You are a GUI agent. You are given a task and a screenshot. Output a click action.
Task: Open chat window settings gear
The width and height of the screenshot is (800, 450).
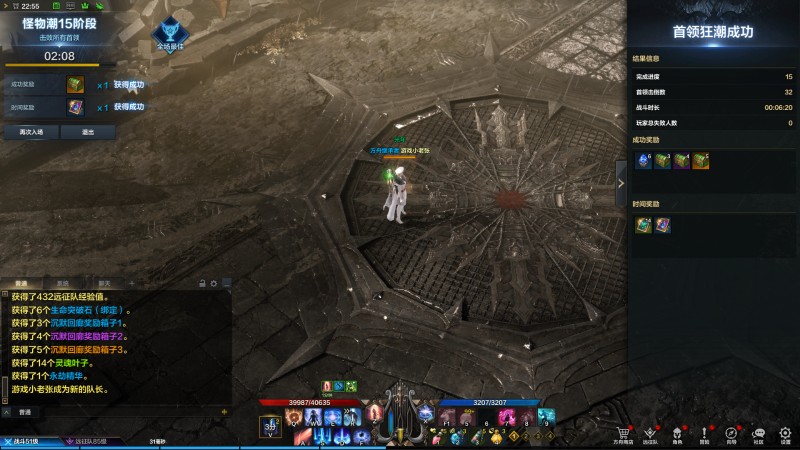(x=213, y=283)
